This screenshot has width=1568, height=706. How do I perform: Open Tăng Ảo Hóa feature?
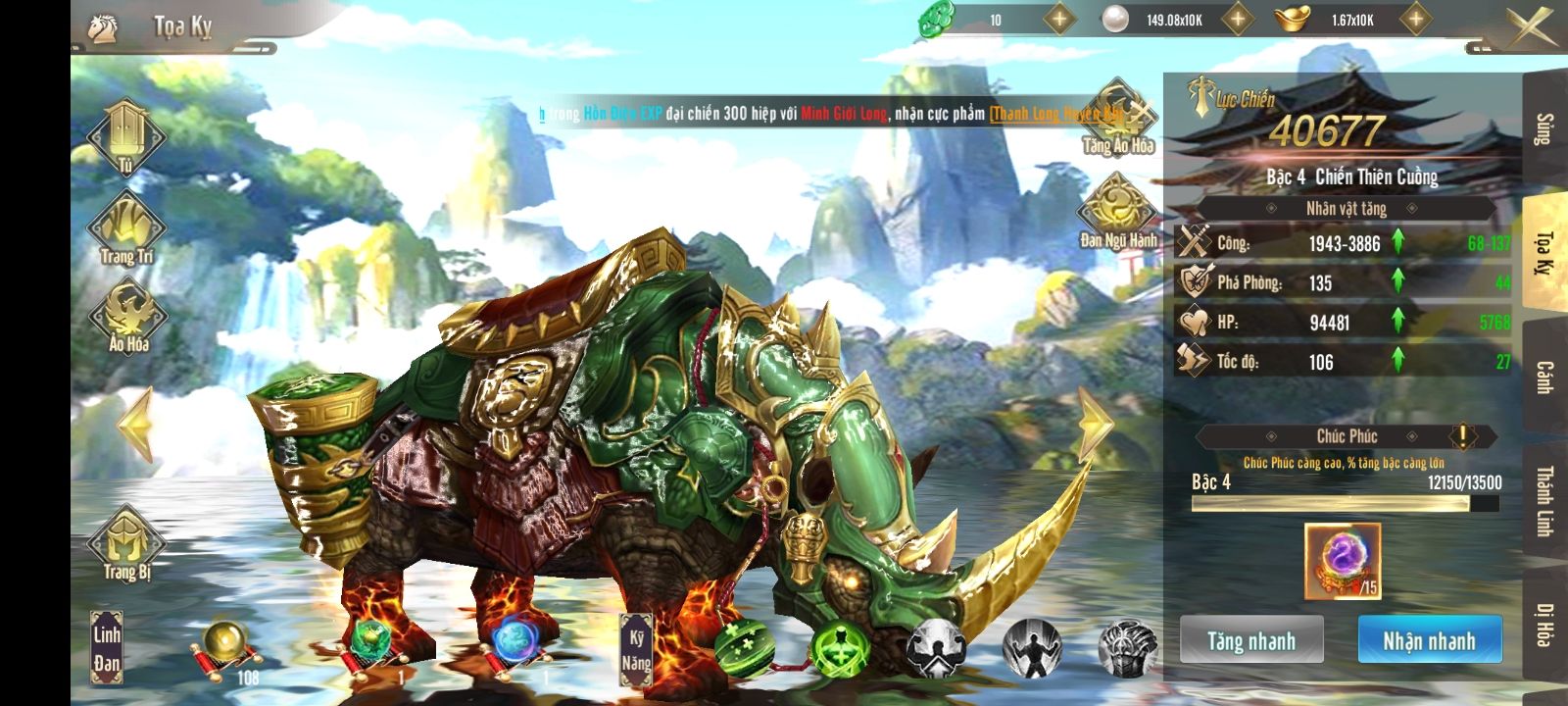point(1117,118)
